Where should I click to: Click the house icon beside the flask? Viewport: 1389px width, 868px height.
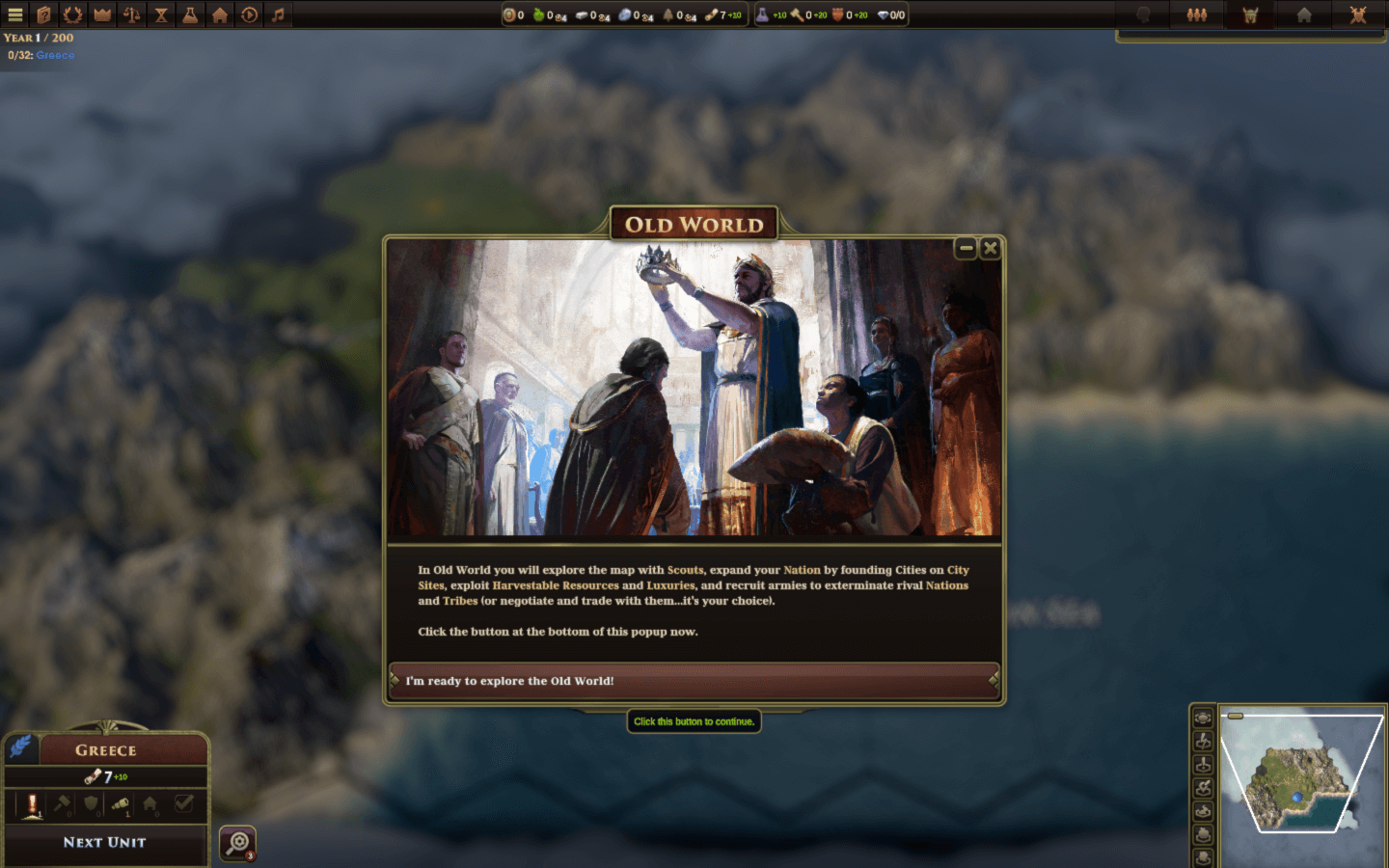tap(220, 14)
